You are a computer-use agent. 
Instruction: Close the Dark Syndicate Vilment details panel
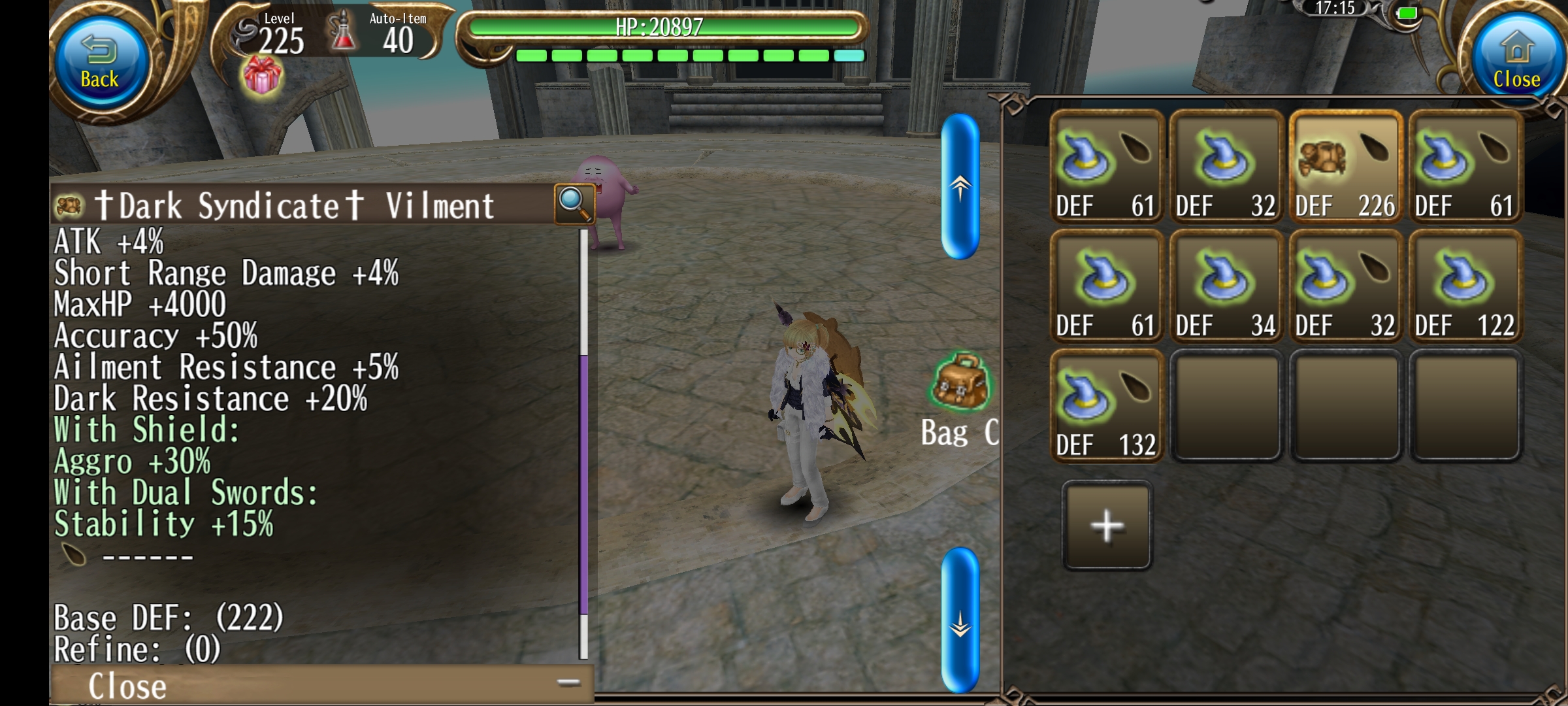pos(127,686)
